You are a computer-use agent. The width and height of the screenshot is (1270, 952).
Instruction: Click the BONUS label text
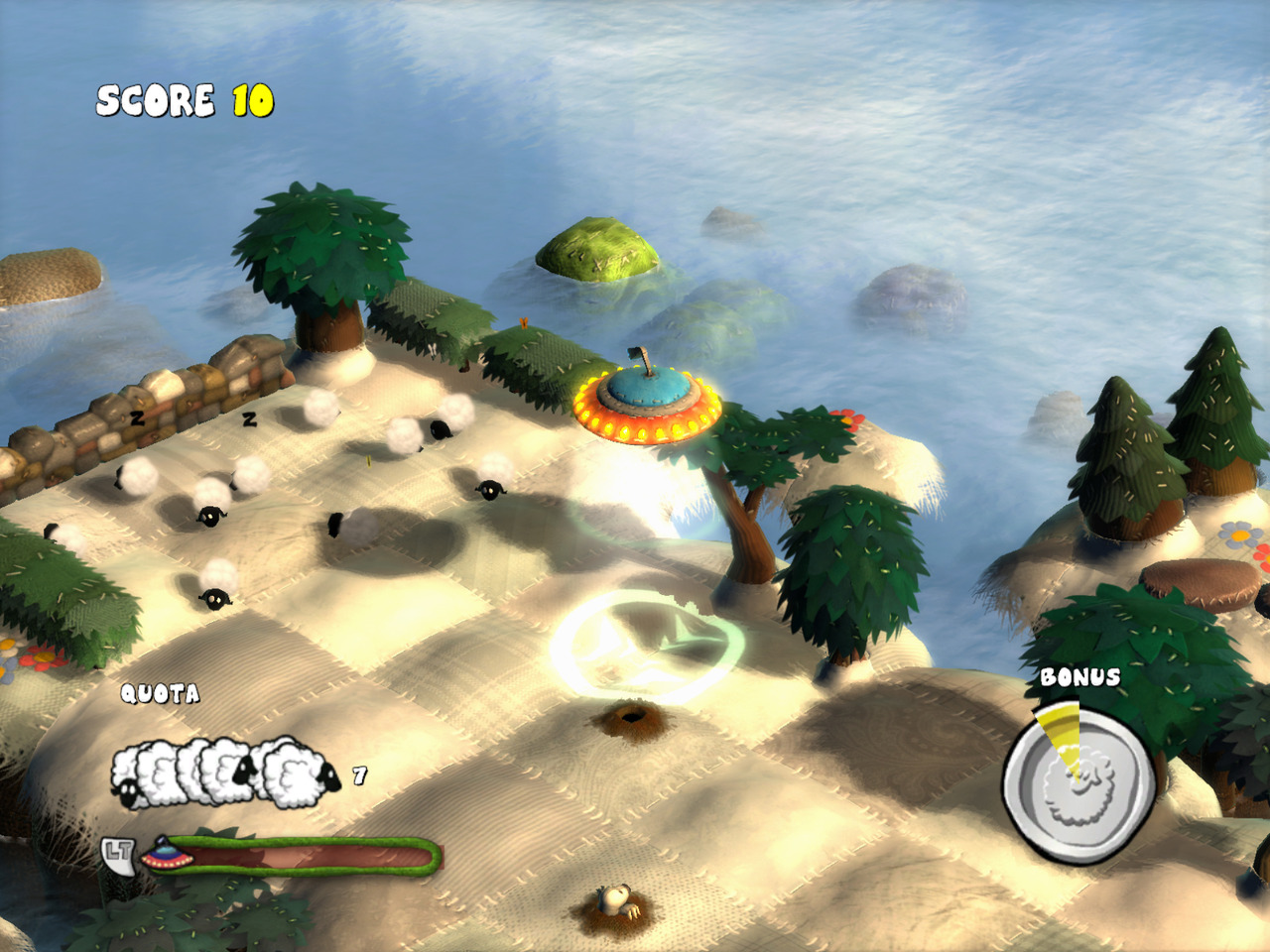[x=1081, y=676]
